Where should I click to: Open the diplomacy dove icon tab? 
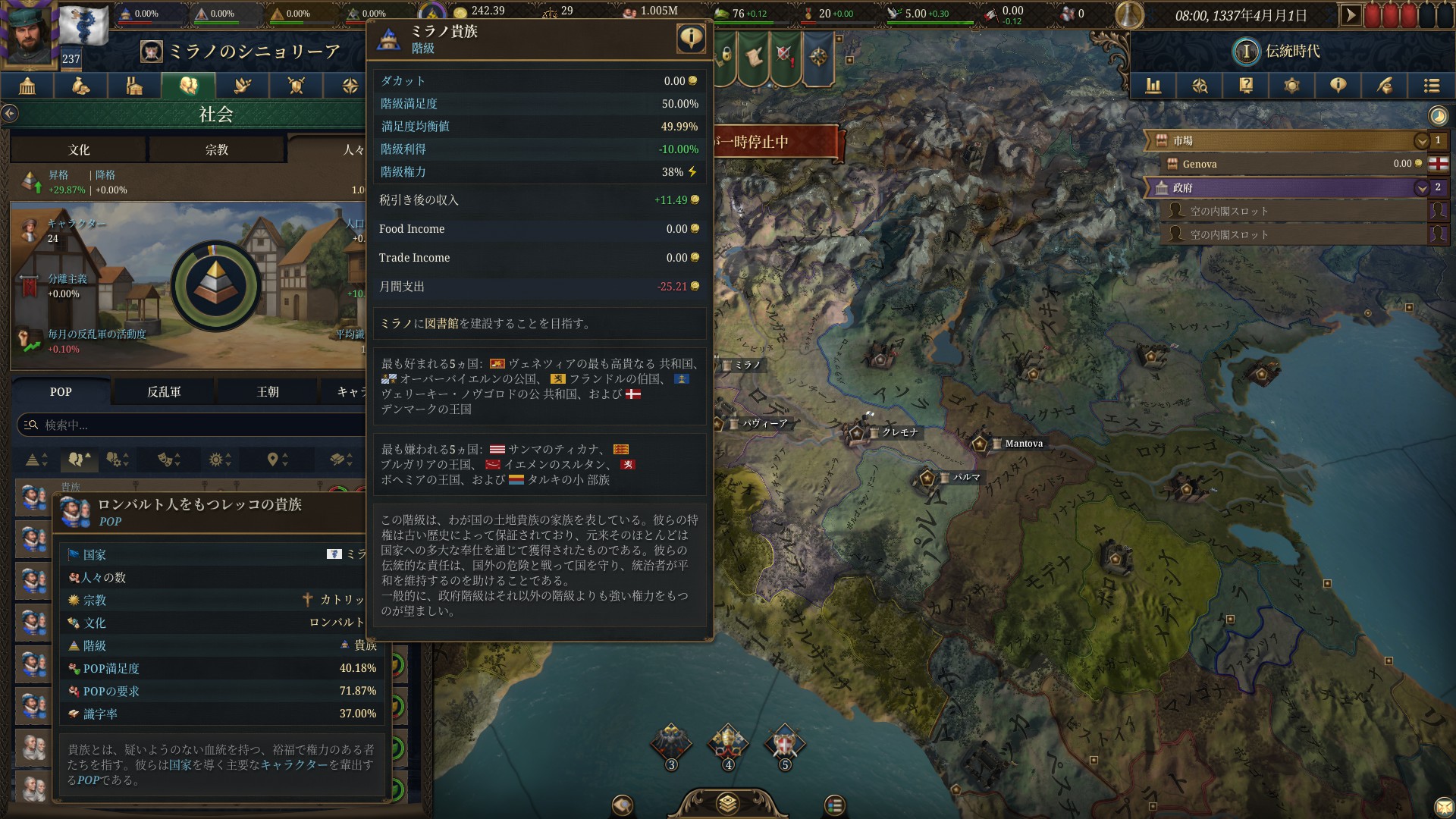click(241, 86)
